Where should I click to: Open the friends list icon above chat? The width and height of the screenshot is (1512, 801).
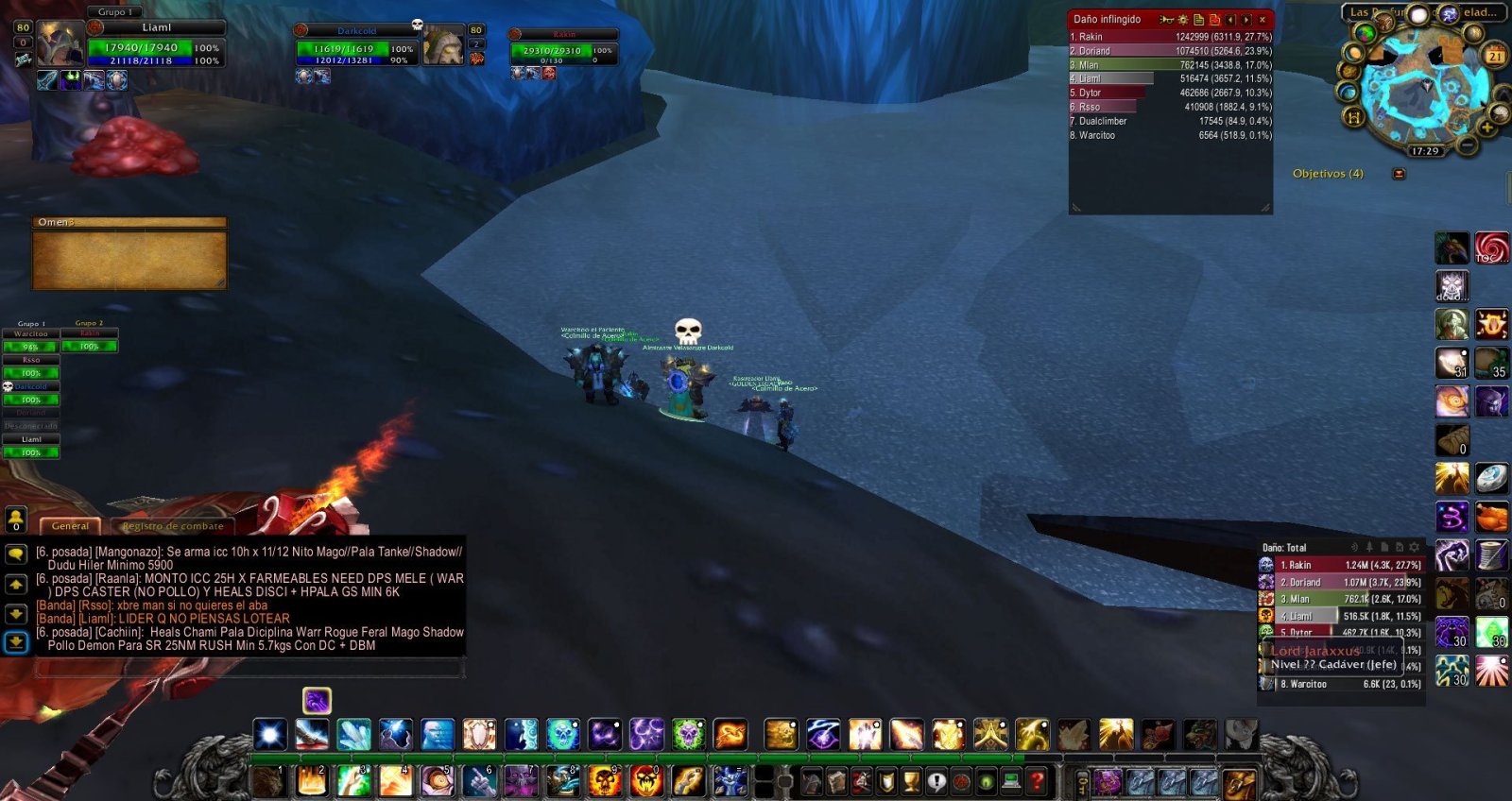point(16,520)
